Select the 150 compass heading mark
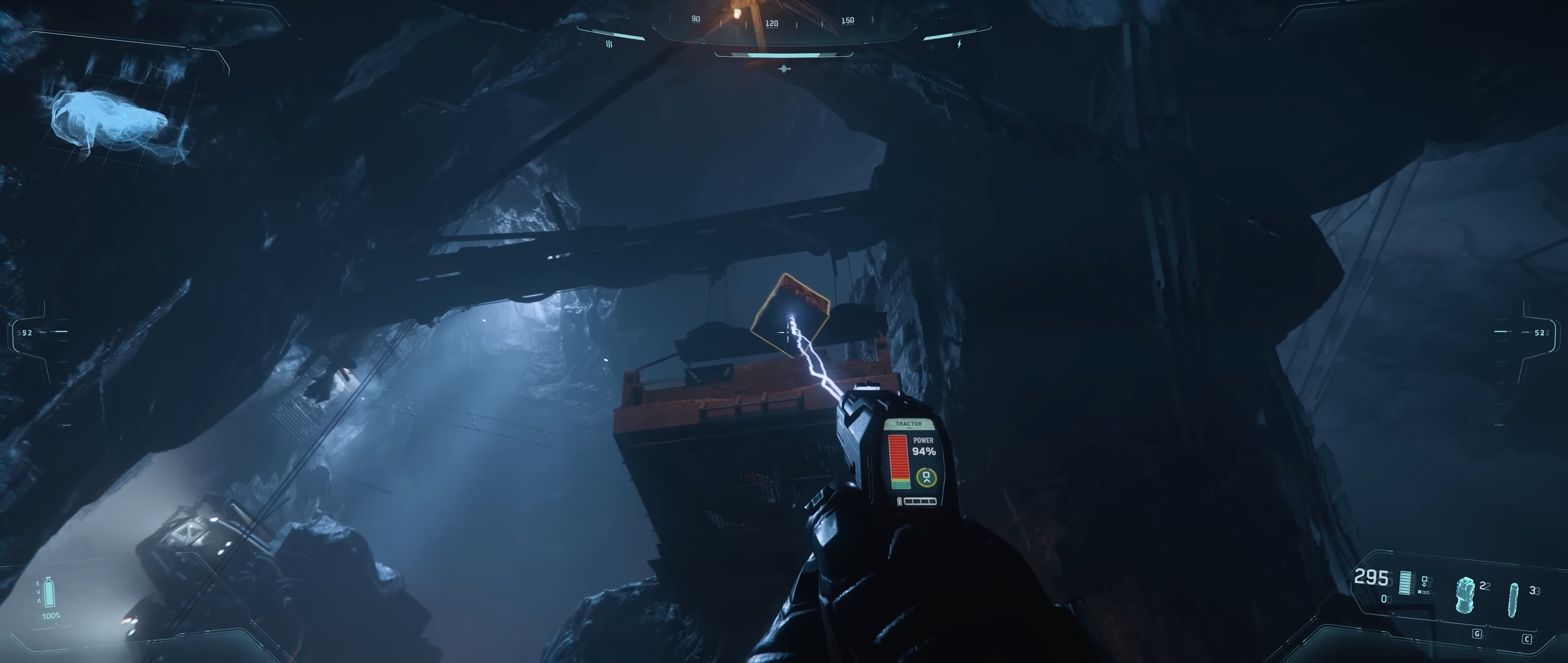 850,20
